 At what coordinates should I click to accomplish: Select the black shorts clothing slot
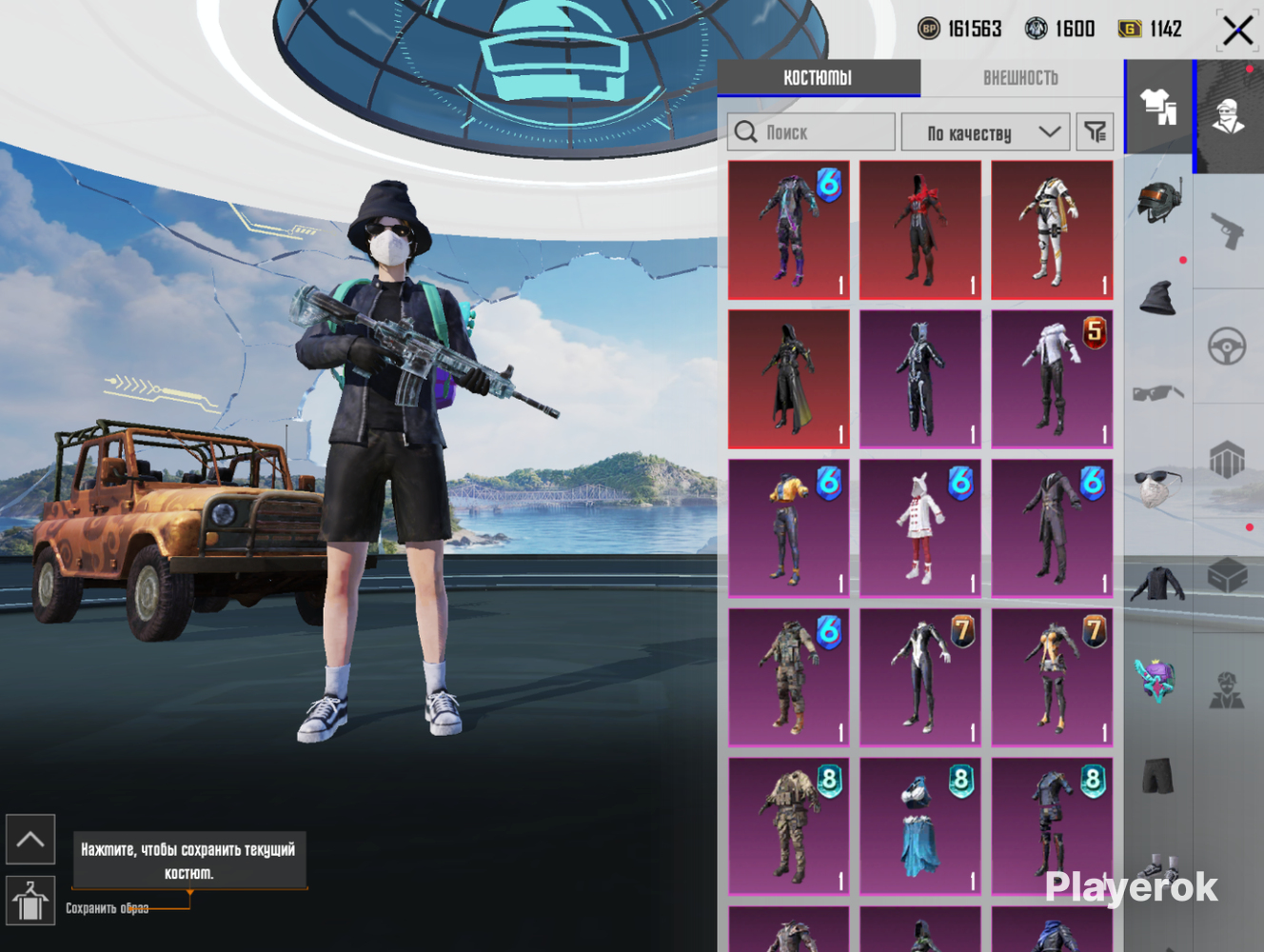coord(1158,776)
